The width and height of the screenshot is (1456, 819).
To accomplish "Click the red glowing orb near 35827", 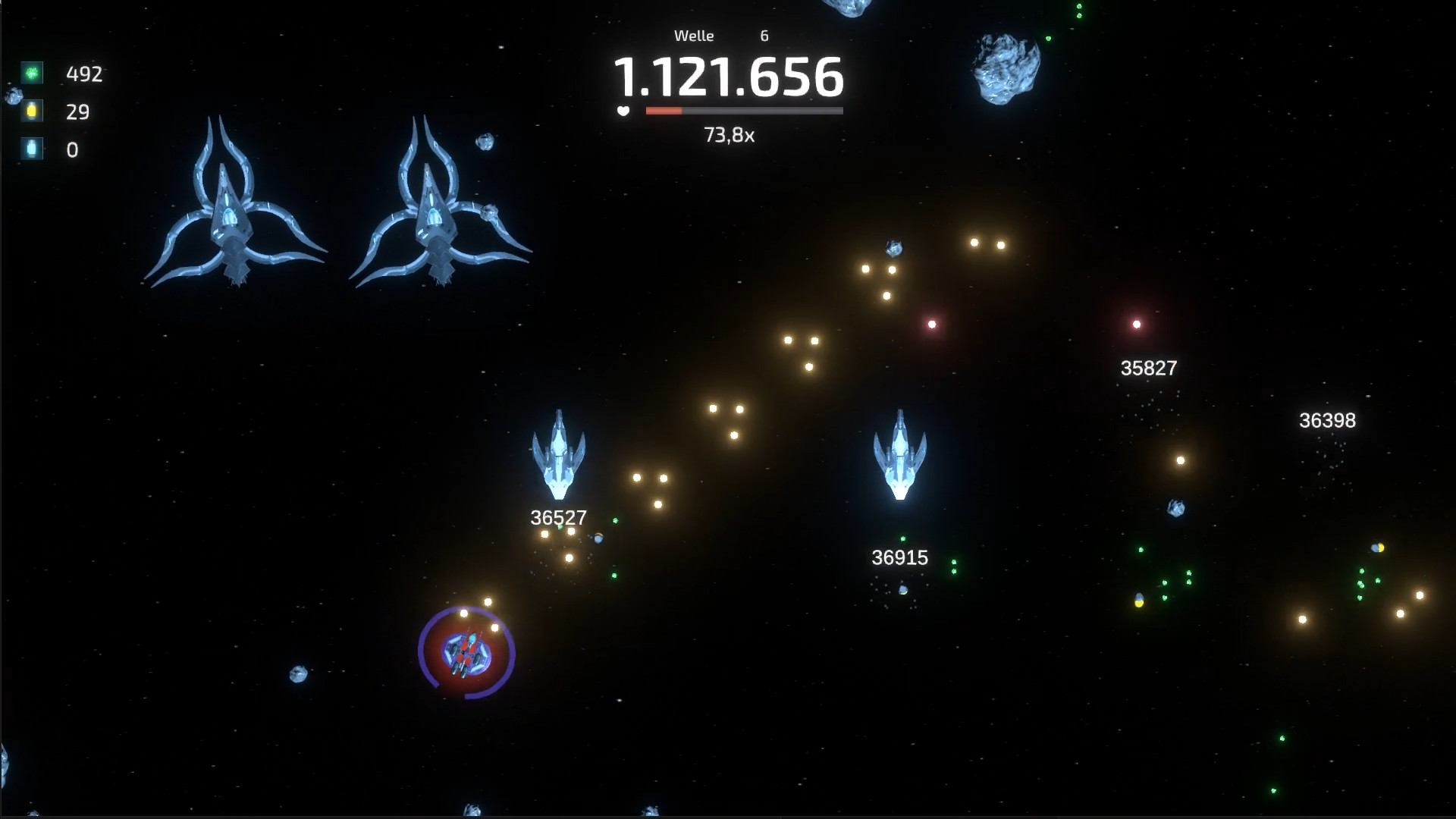I will tap(1136, 322).
